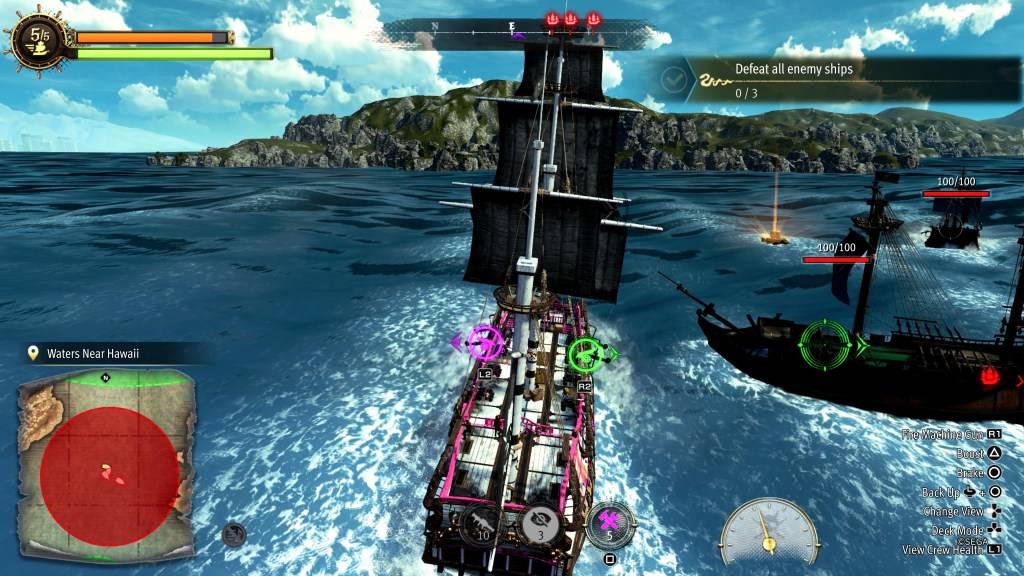Select the green right-side cannon icon
The width and height of the screenshot is (1024, 576).
click(586, 353)
